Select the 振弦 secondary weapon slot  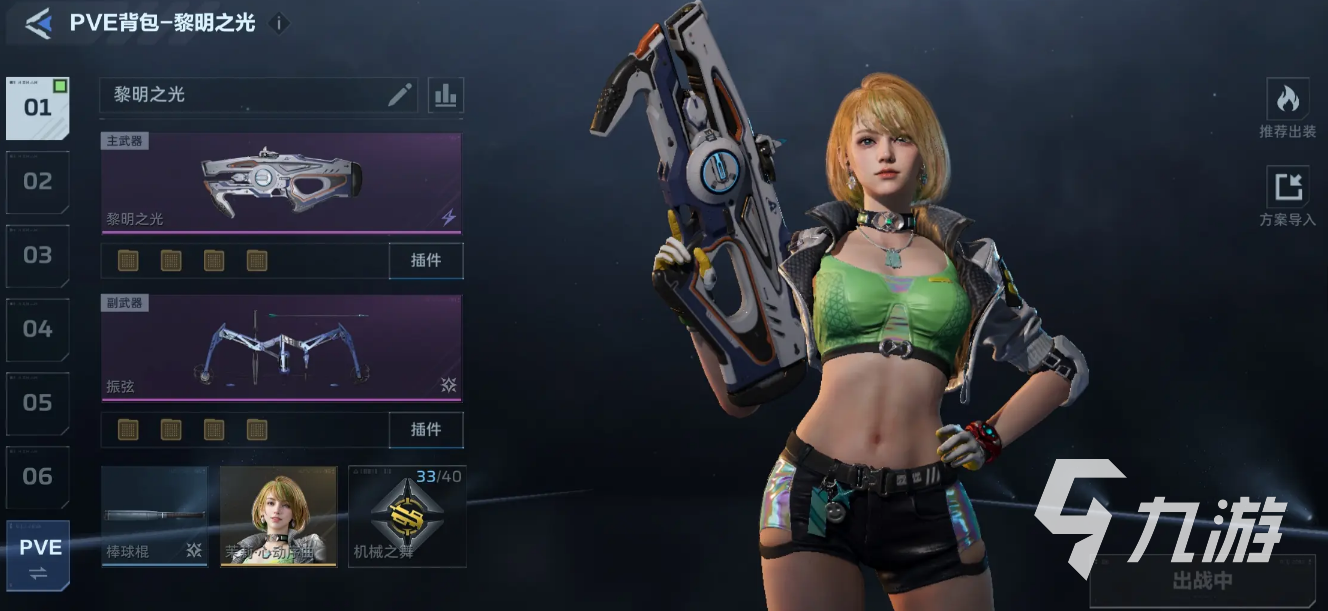pyautogui.click(x=281, y=348)
